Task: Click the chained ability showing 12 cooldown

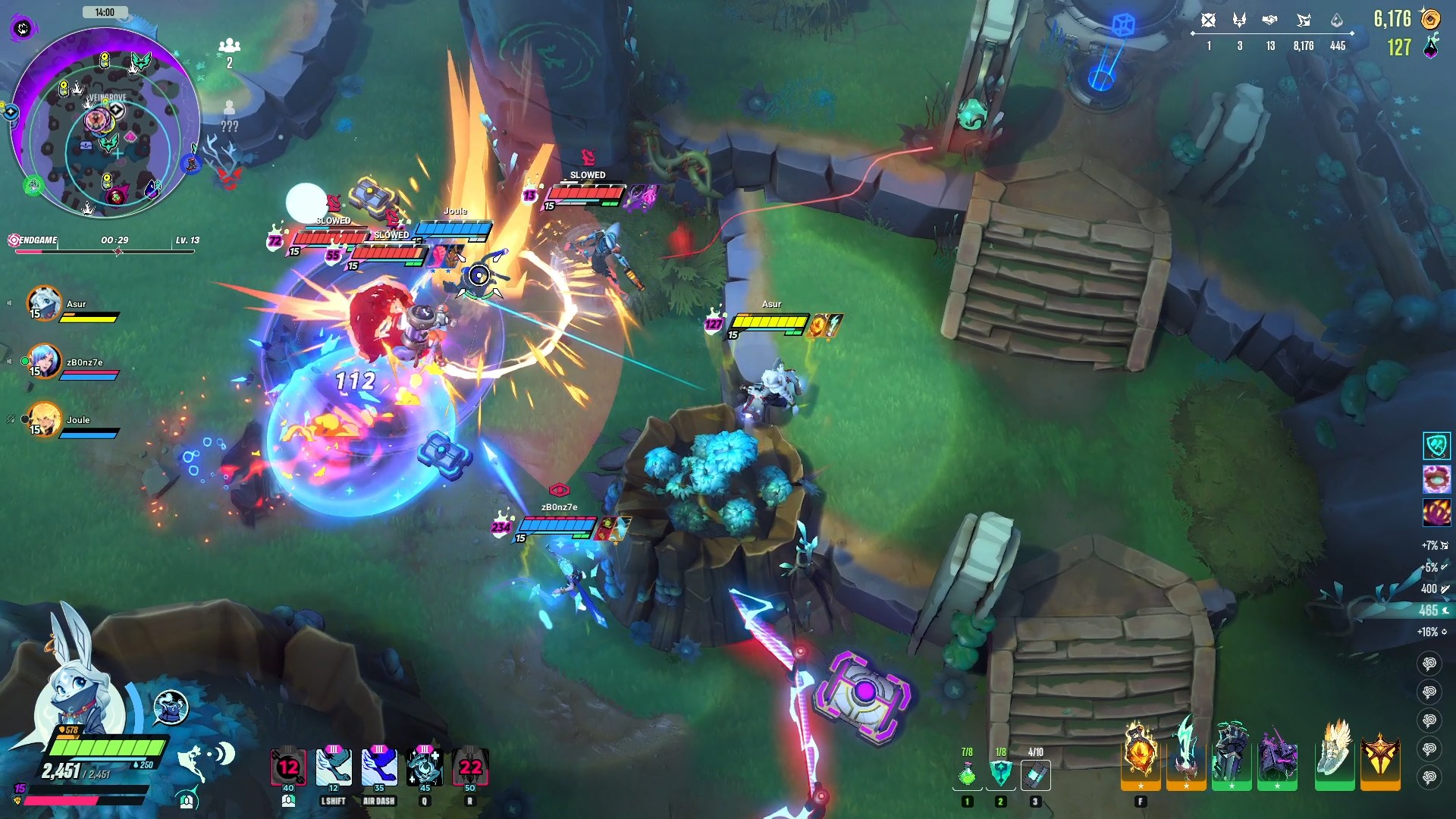Action: pyautogui.click(x=288, y=767)
